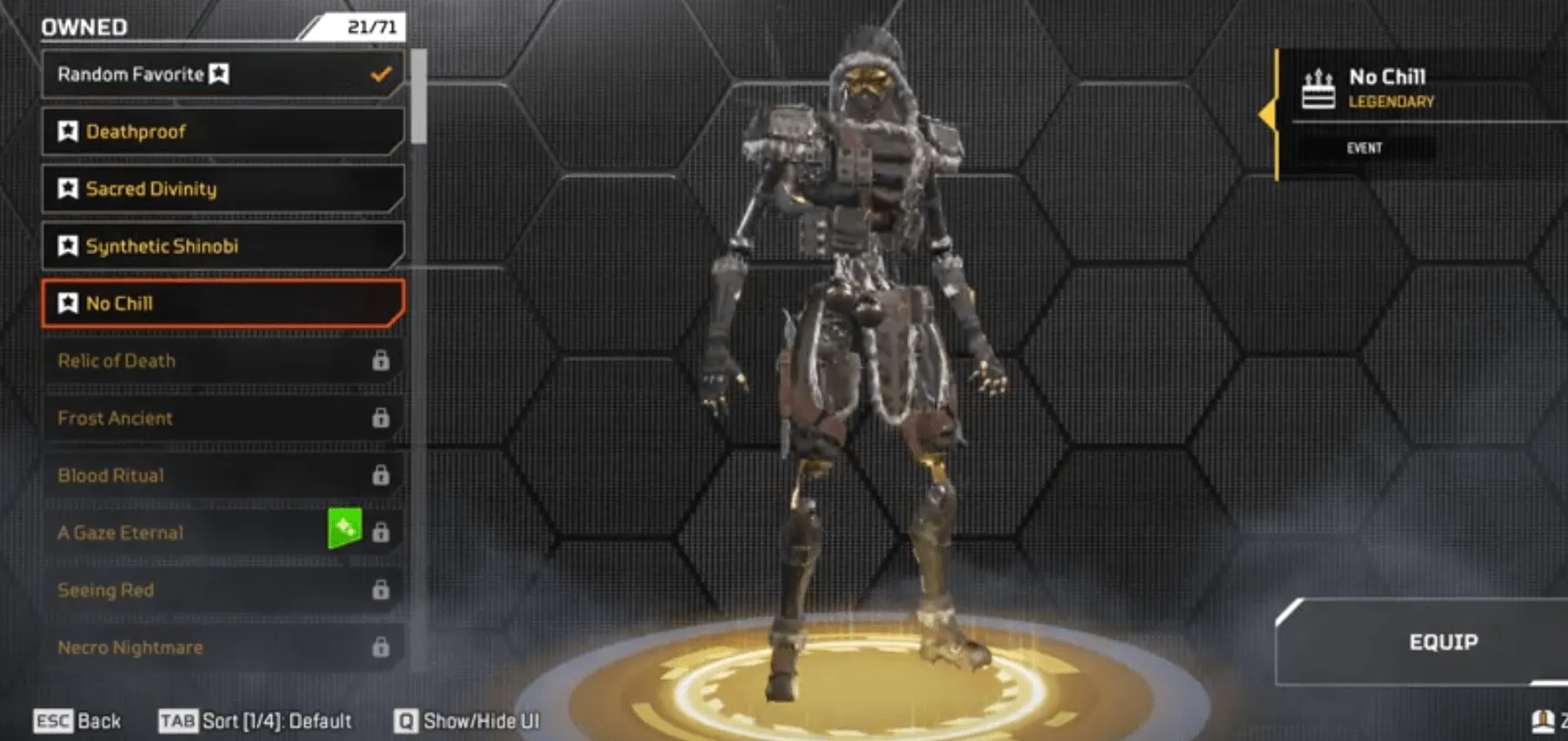Click the star badge on Sacred Divinity
This screenshot has width=1568, height=741.
tap(68, 189)
